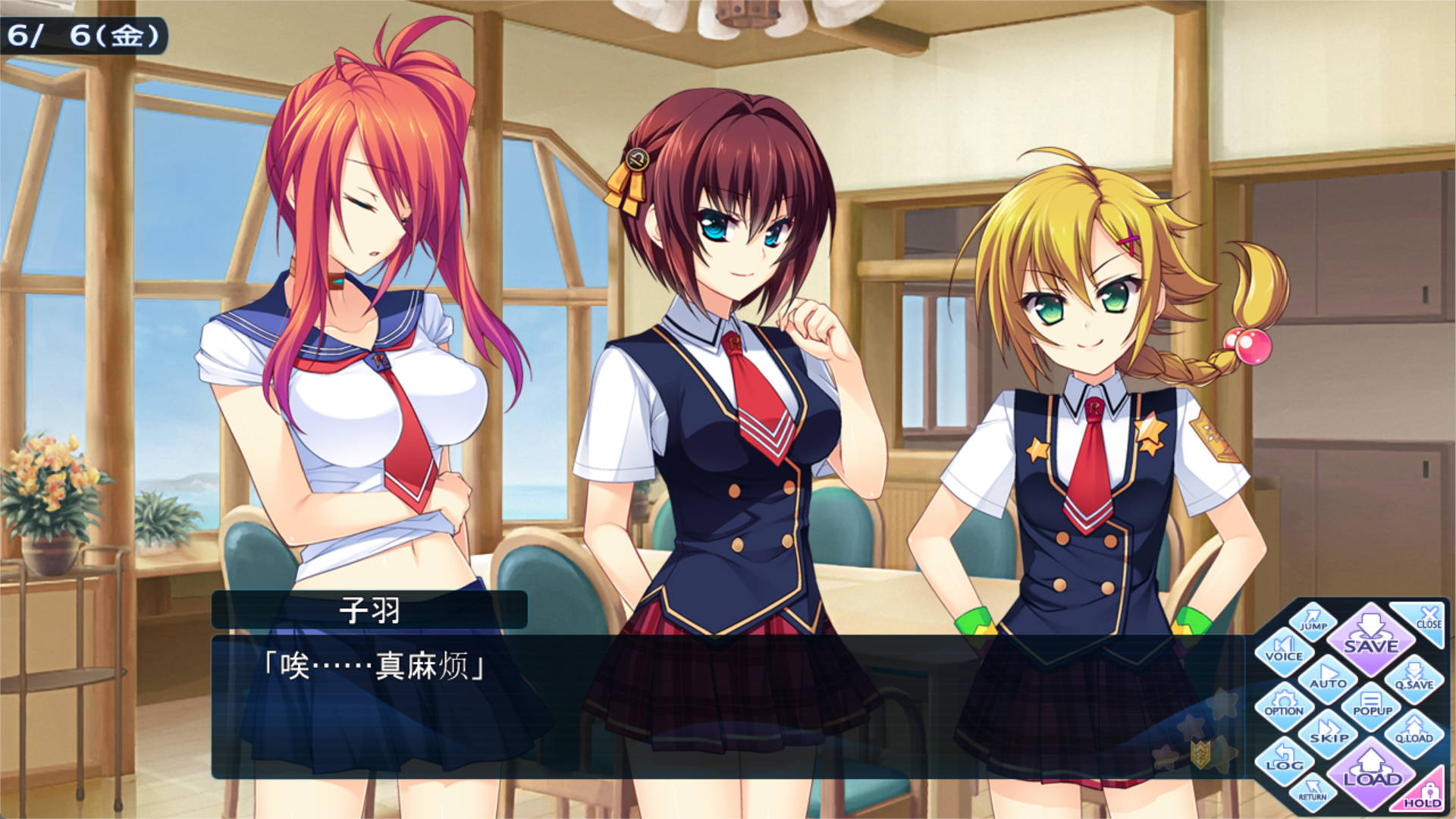Click the RETURN button
1456x819 pixels.
click(1313, 791)
